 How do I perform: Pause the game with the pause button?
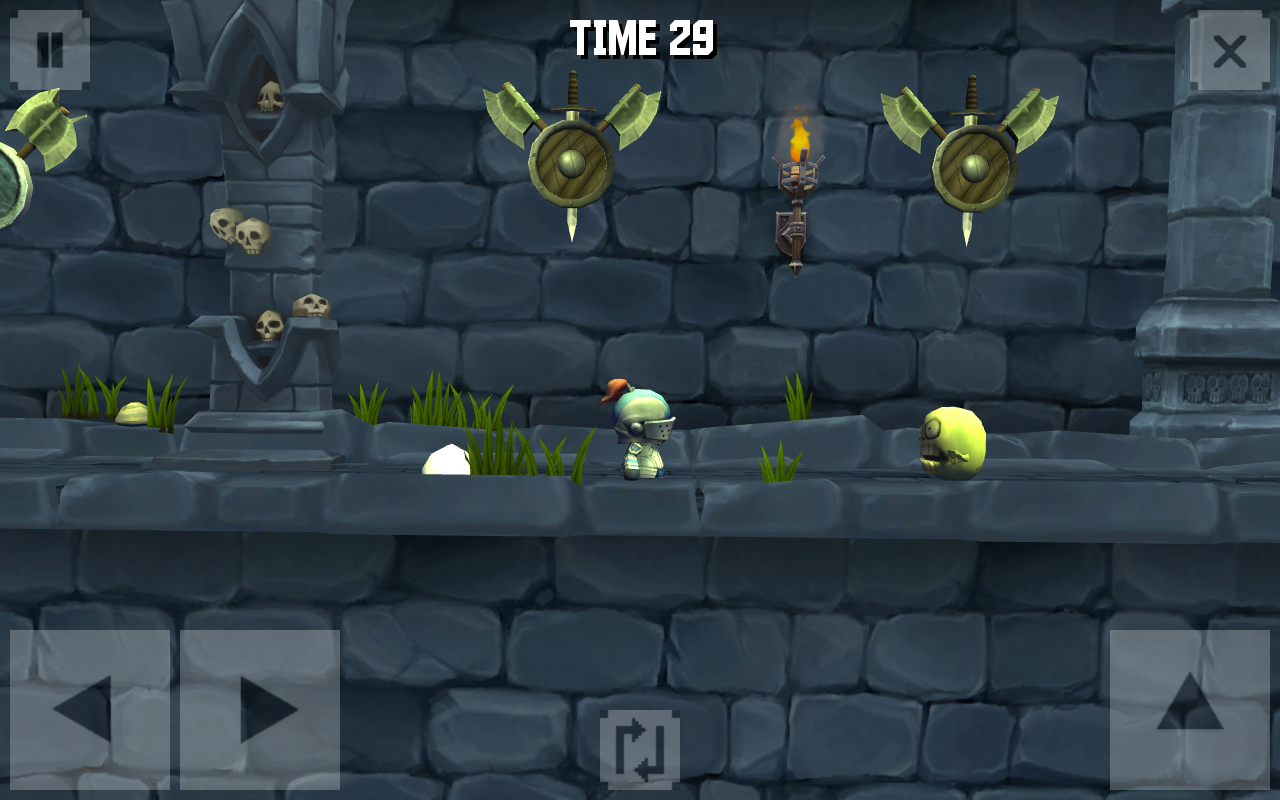49,50
